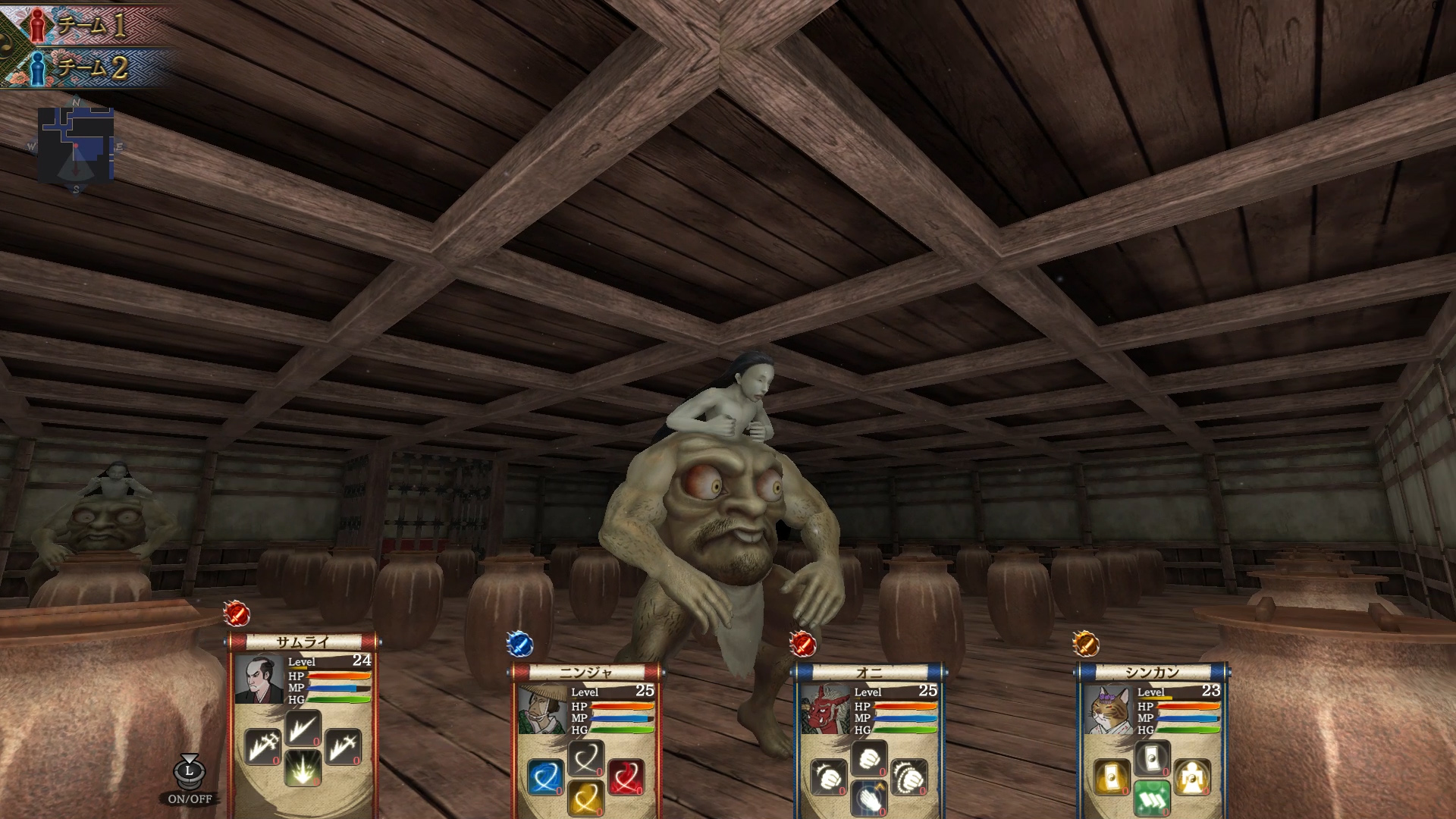Use the Shinkan's golden ofuda talisman skill
The height and width of the screenshot is (819, 1456).
coord(1112,778)
